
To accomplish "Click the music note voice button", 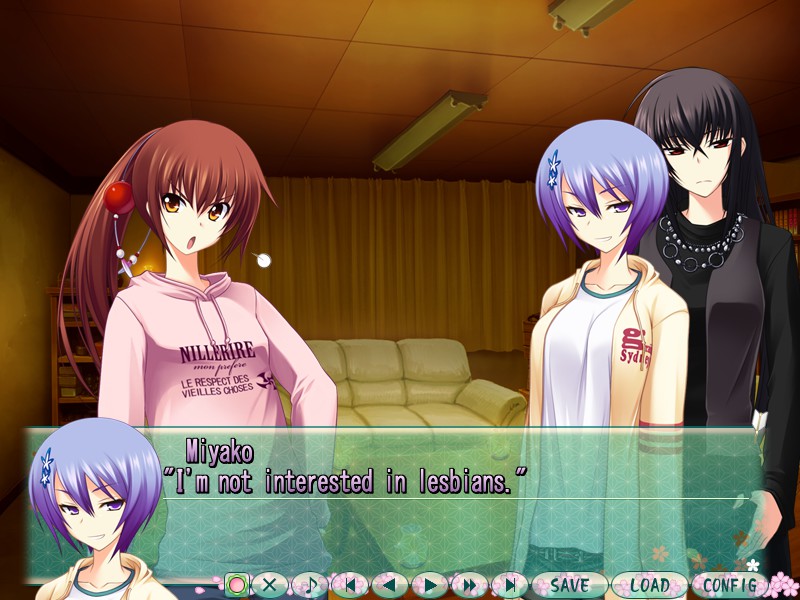I will pos(310,584).
